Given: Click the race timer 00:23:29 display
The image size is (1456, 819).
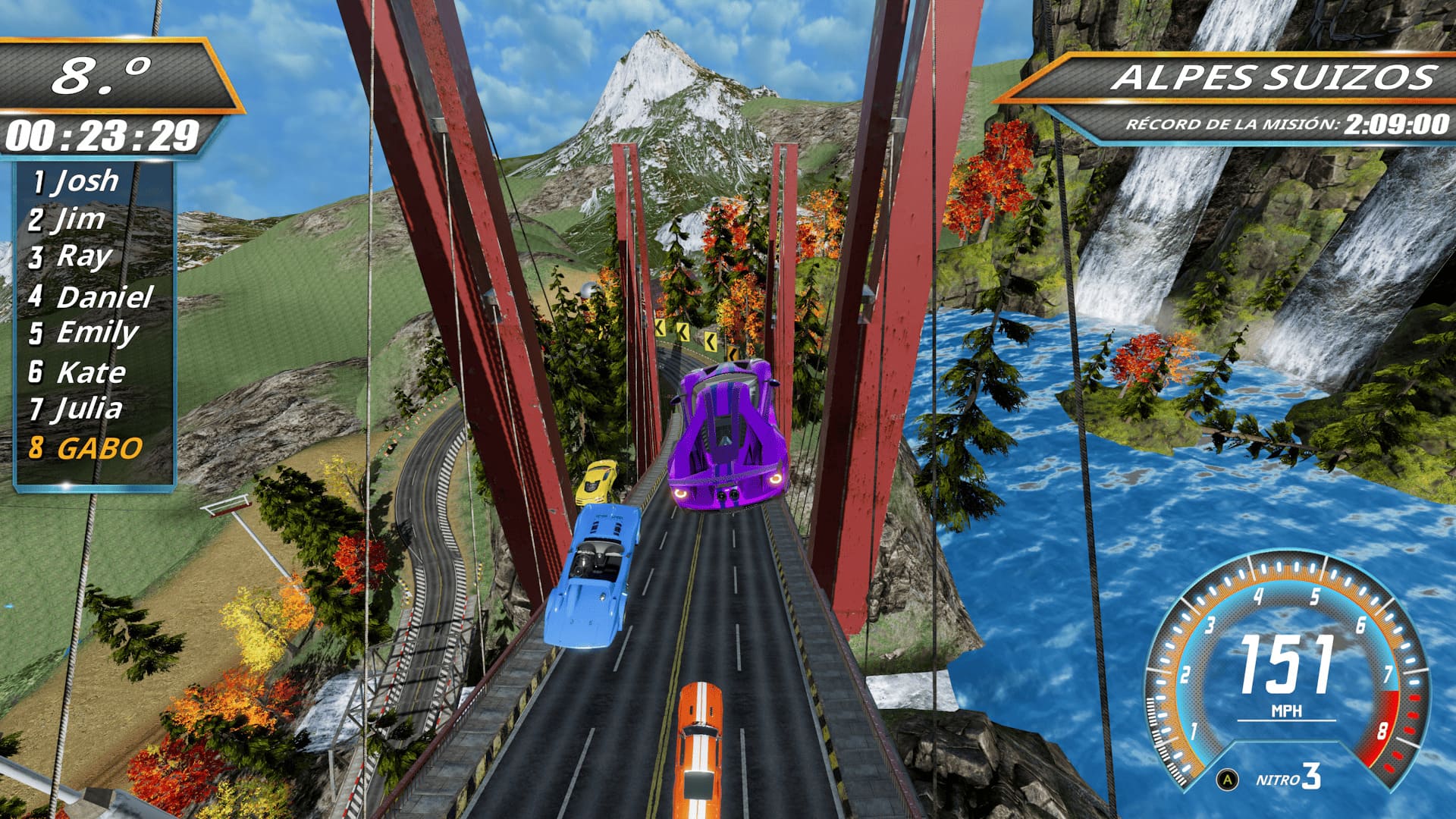Looking at the screenshot, I should point(104,135).
